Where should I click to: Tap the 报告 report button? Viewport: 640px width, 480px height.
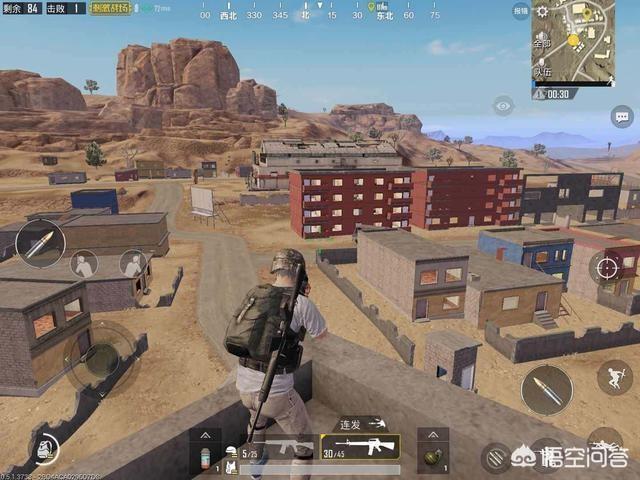coord(521,11)
